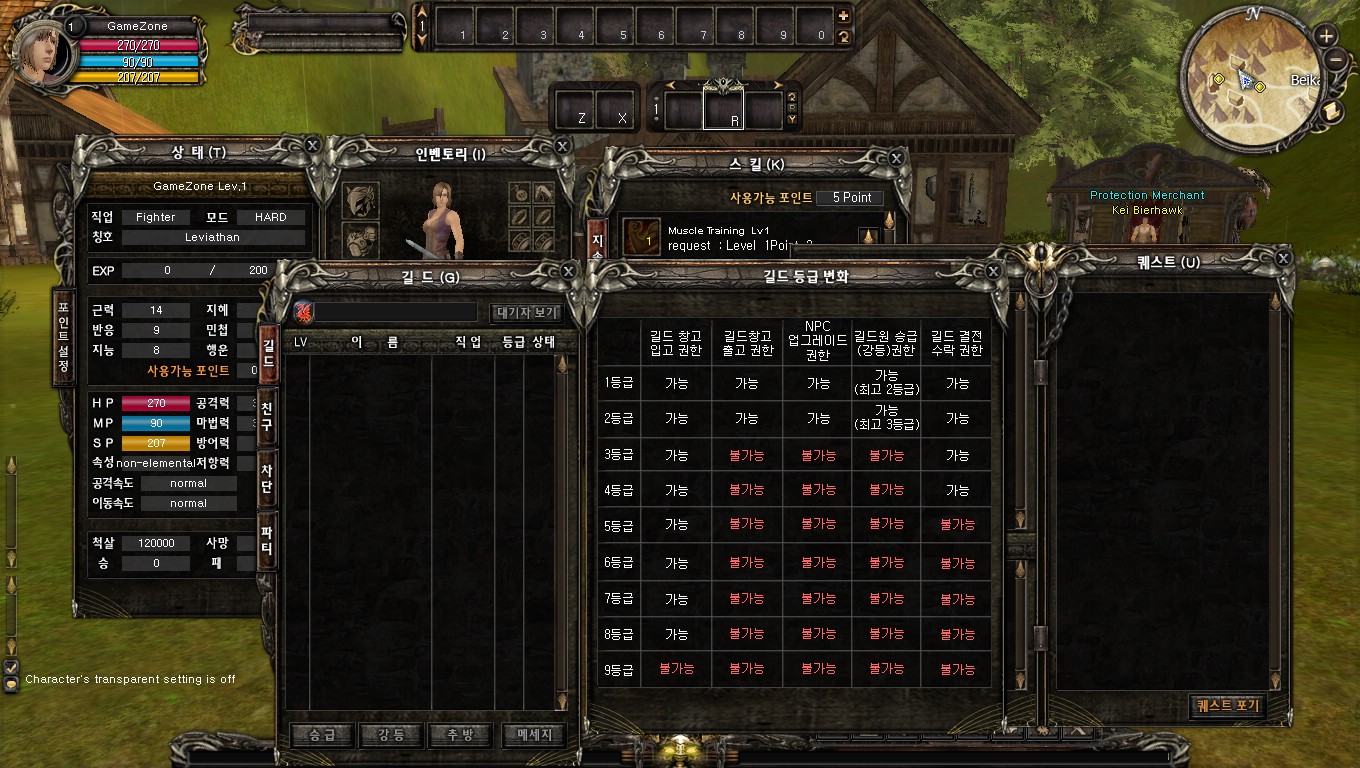Click a ring equipment slot in the inventory

point(519,217)
